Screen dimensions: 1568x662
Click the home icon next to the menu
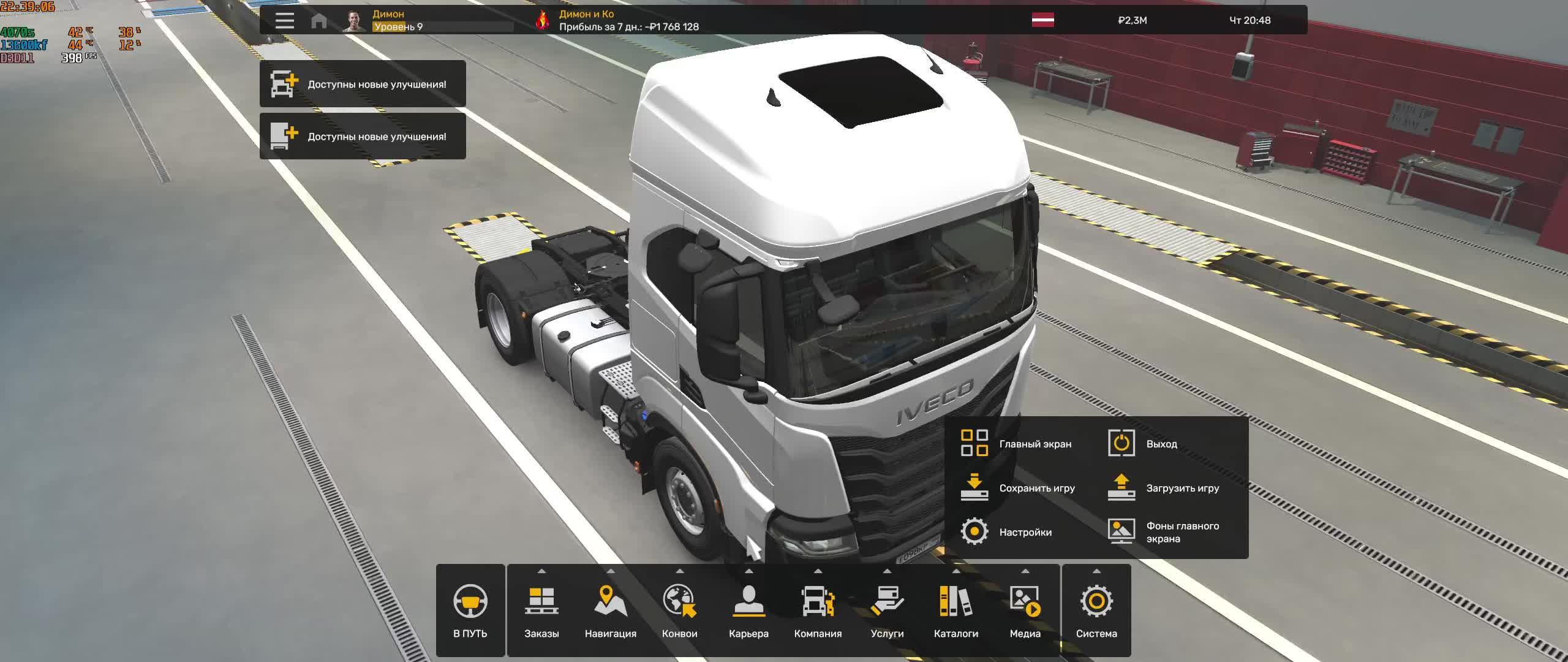point(318,20)
